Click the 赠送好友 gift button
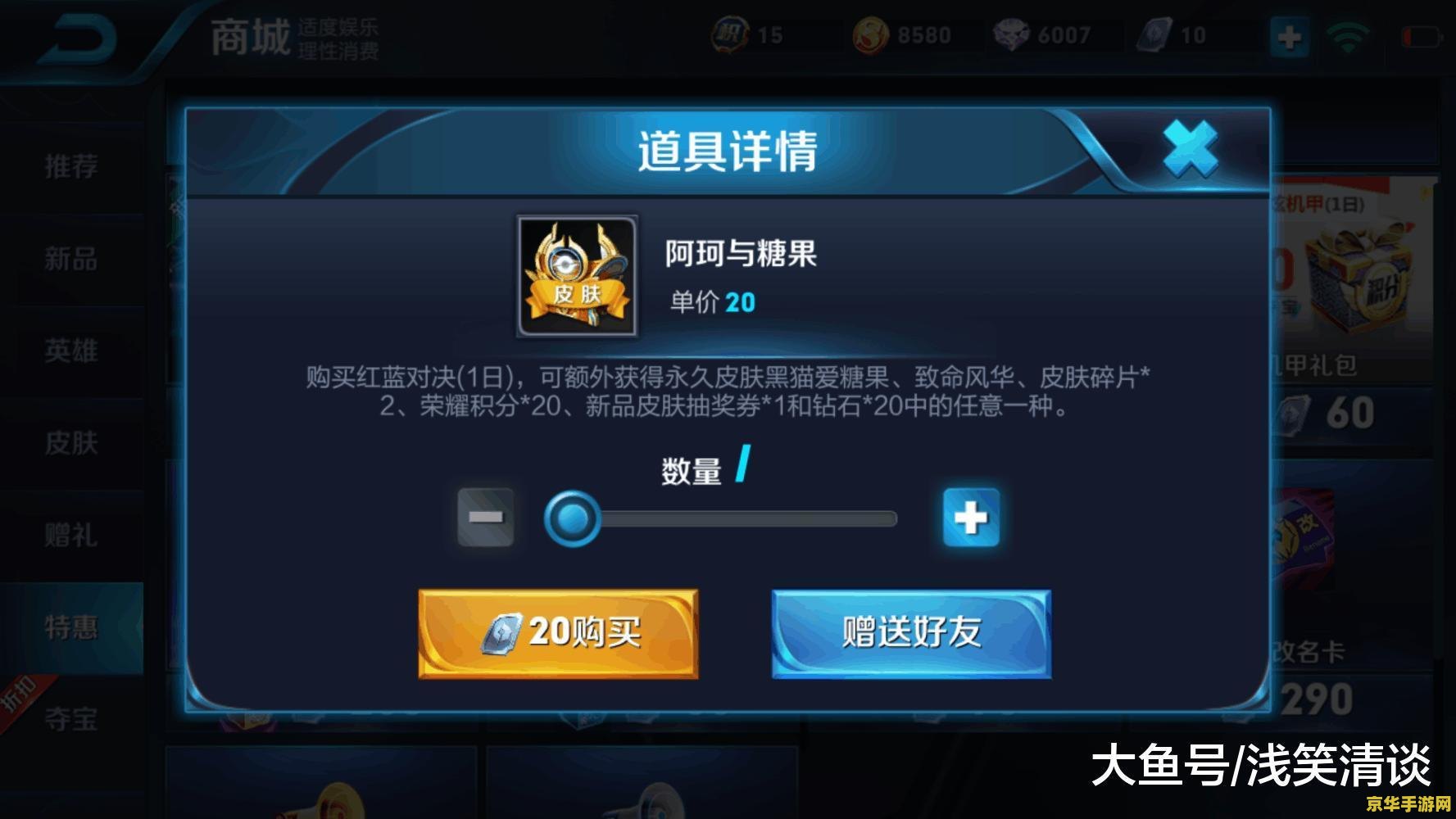This screenshot has width=1456, height=819. tap(911, 633)
